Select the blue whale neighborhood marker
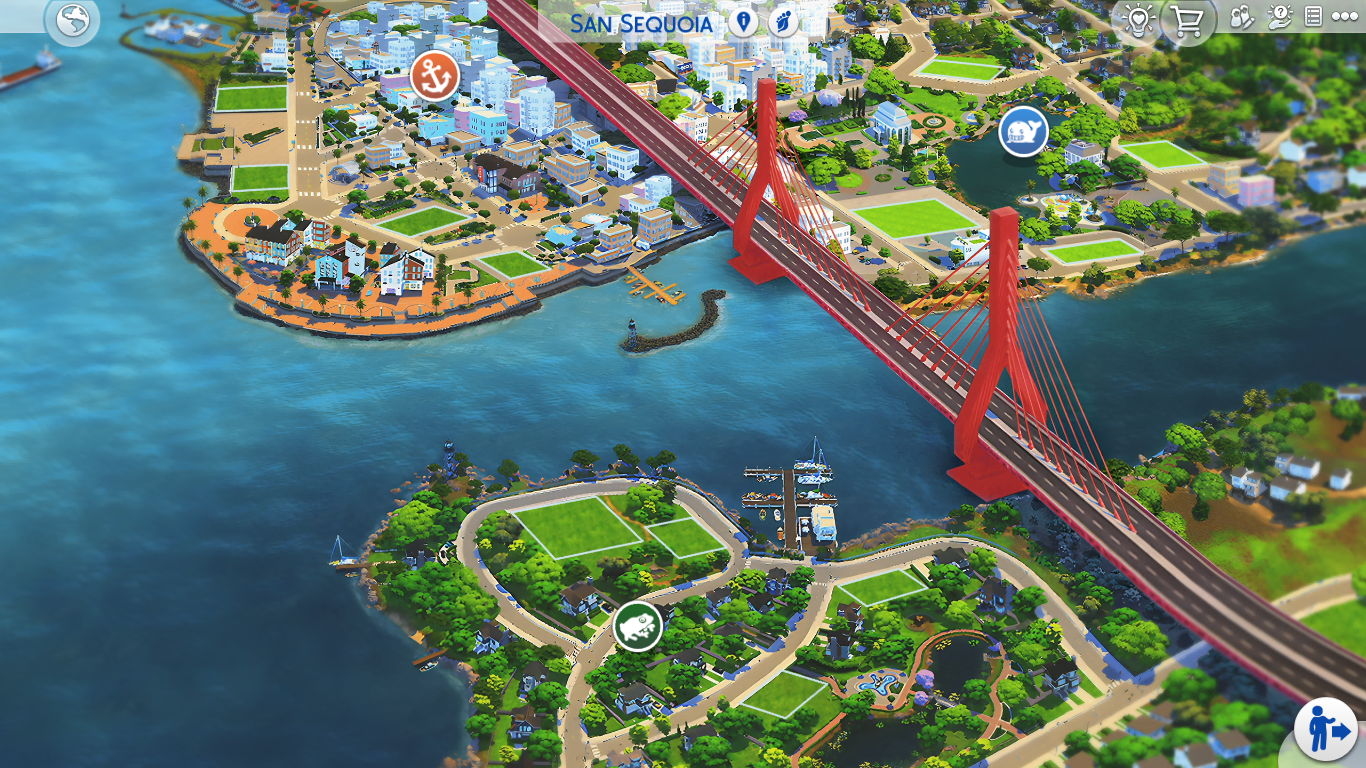This screenshot has width=1366, height=768. 1023,132
